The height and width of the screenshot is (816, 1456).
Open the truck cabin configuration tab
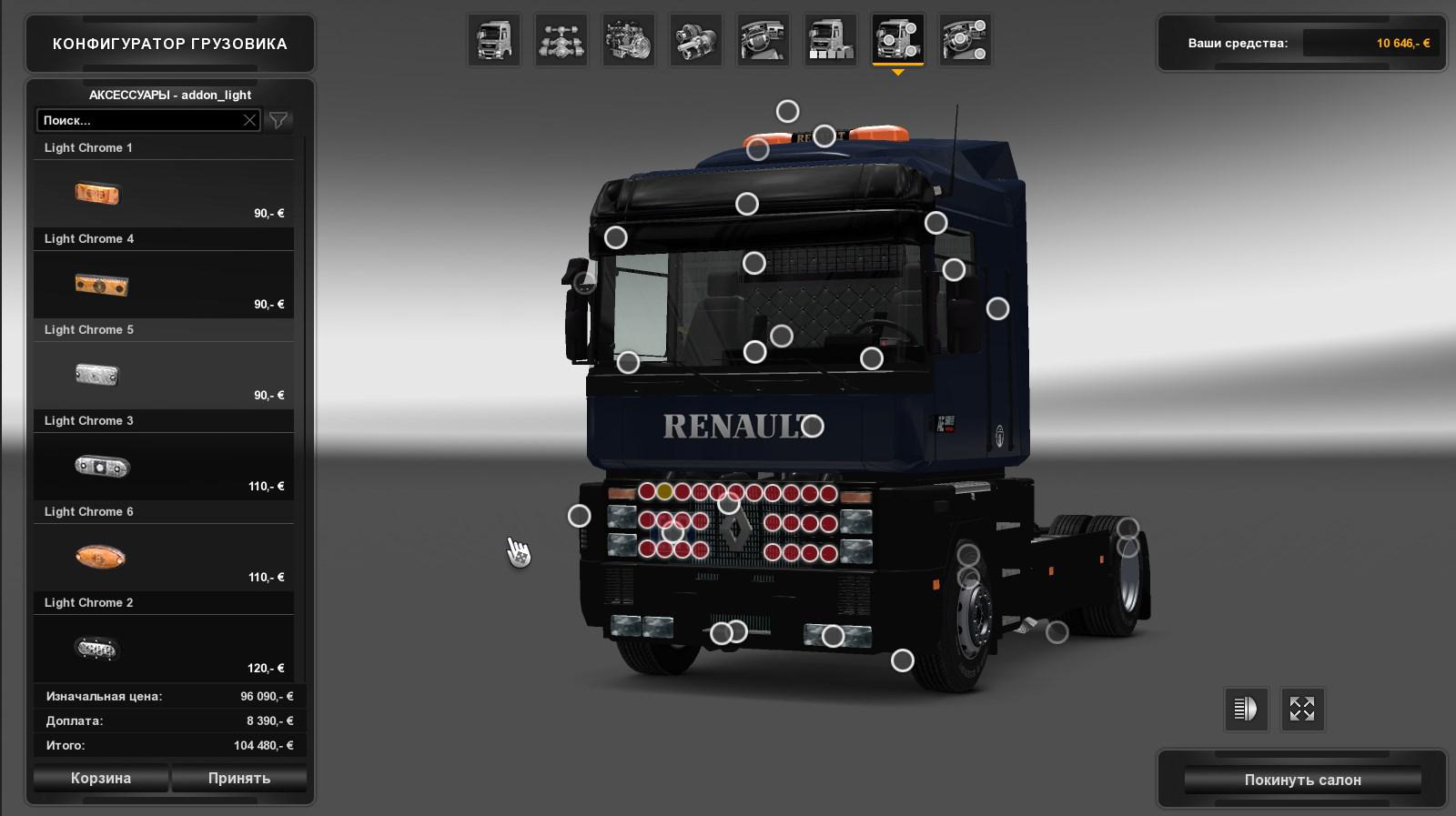tap(494, 40)
